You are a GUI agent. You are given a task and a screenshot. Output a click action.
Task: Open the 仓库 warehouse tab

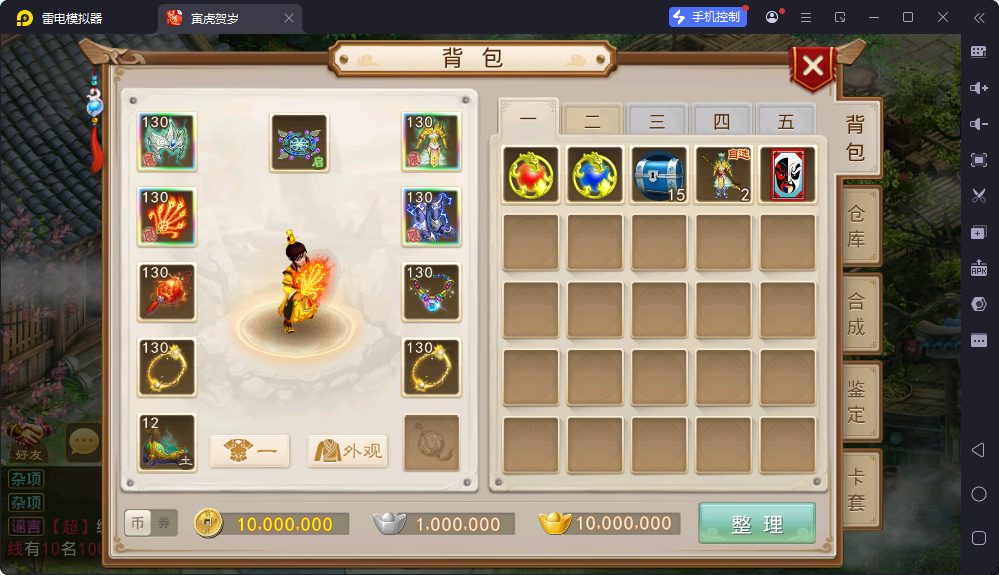click(x=857, y=227)
